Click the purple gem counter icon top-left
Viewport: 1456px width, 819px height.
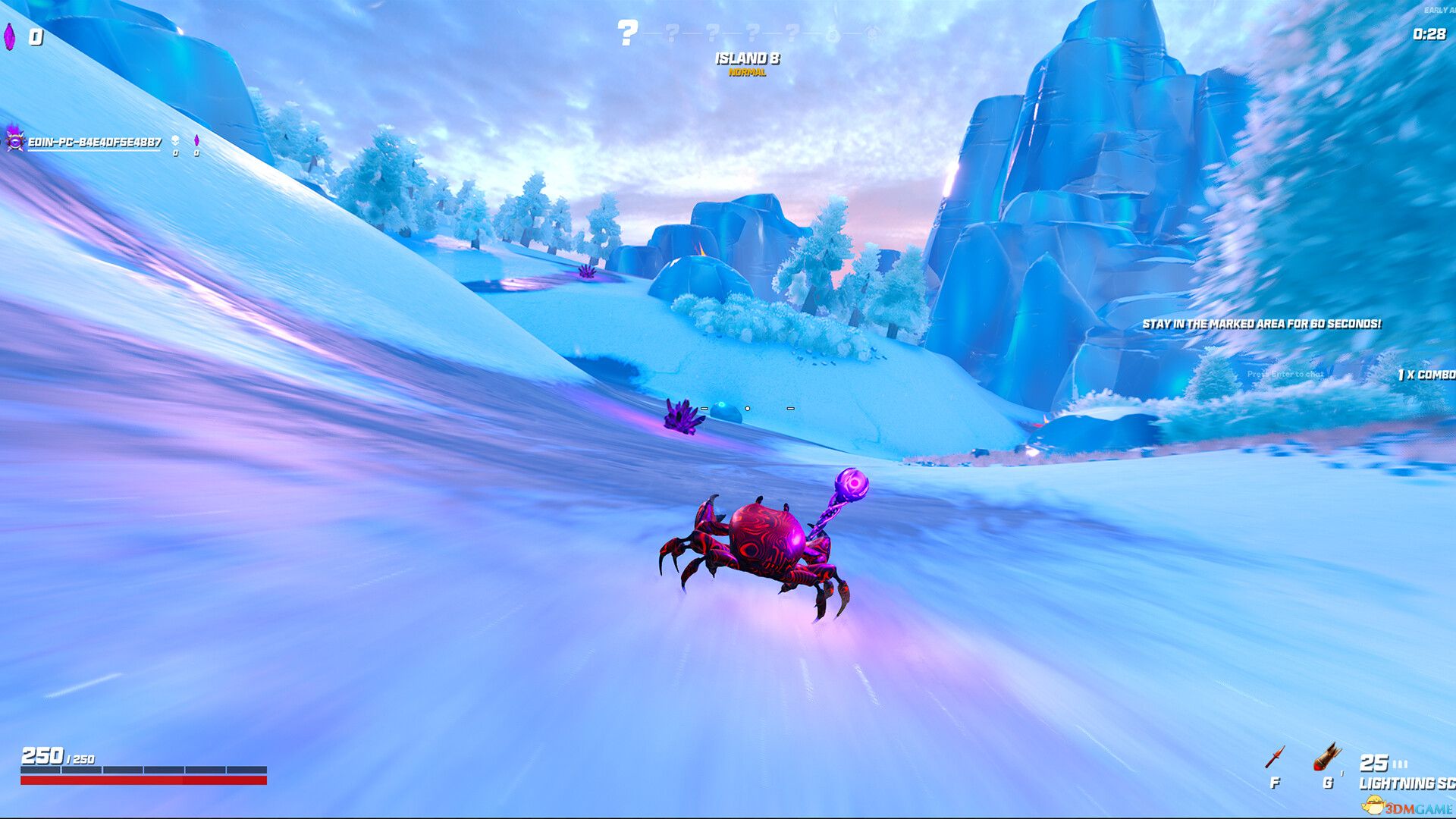coord(8,34)
